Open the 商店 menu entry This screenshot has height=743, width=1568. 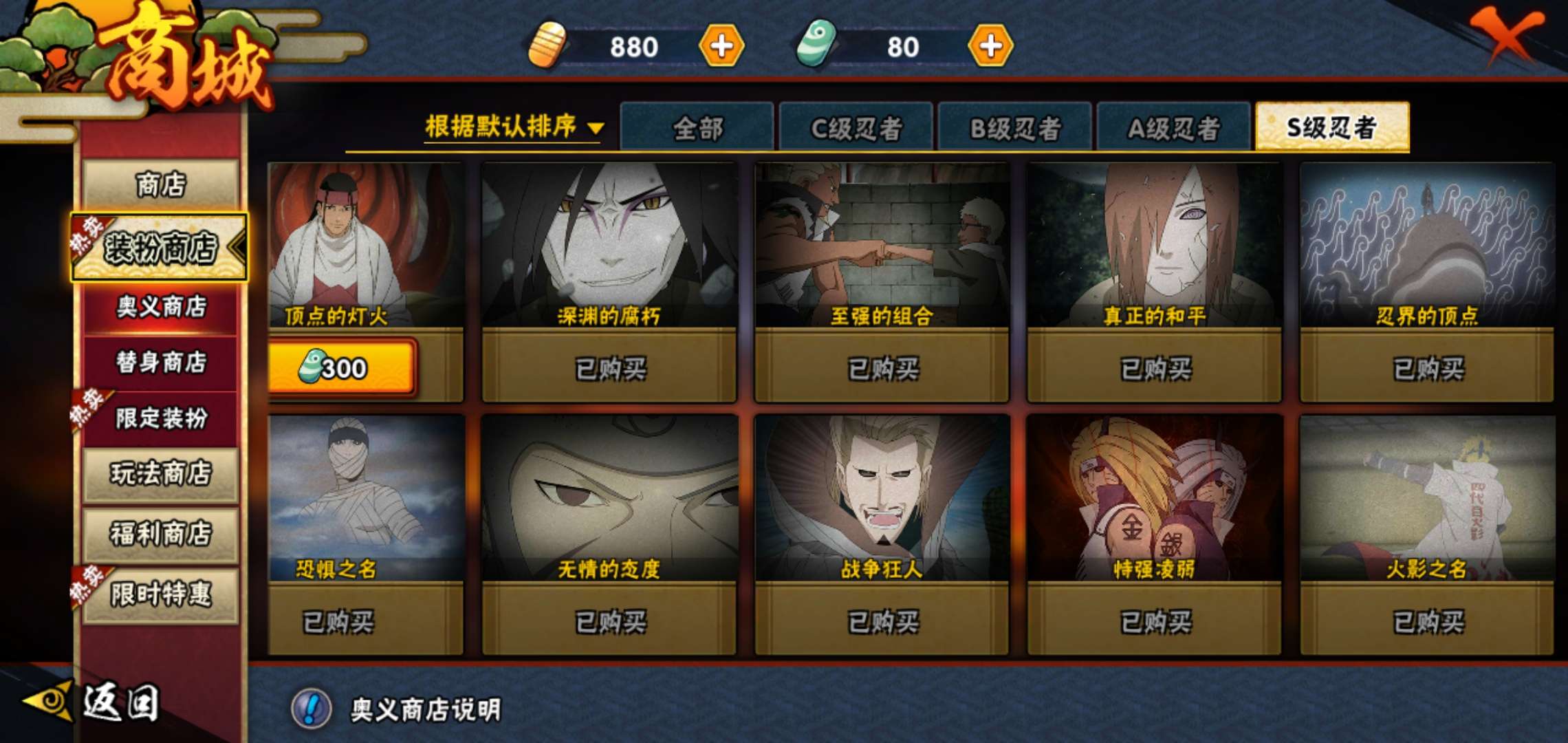tap(160, 185)
